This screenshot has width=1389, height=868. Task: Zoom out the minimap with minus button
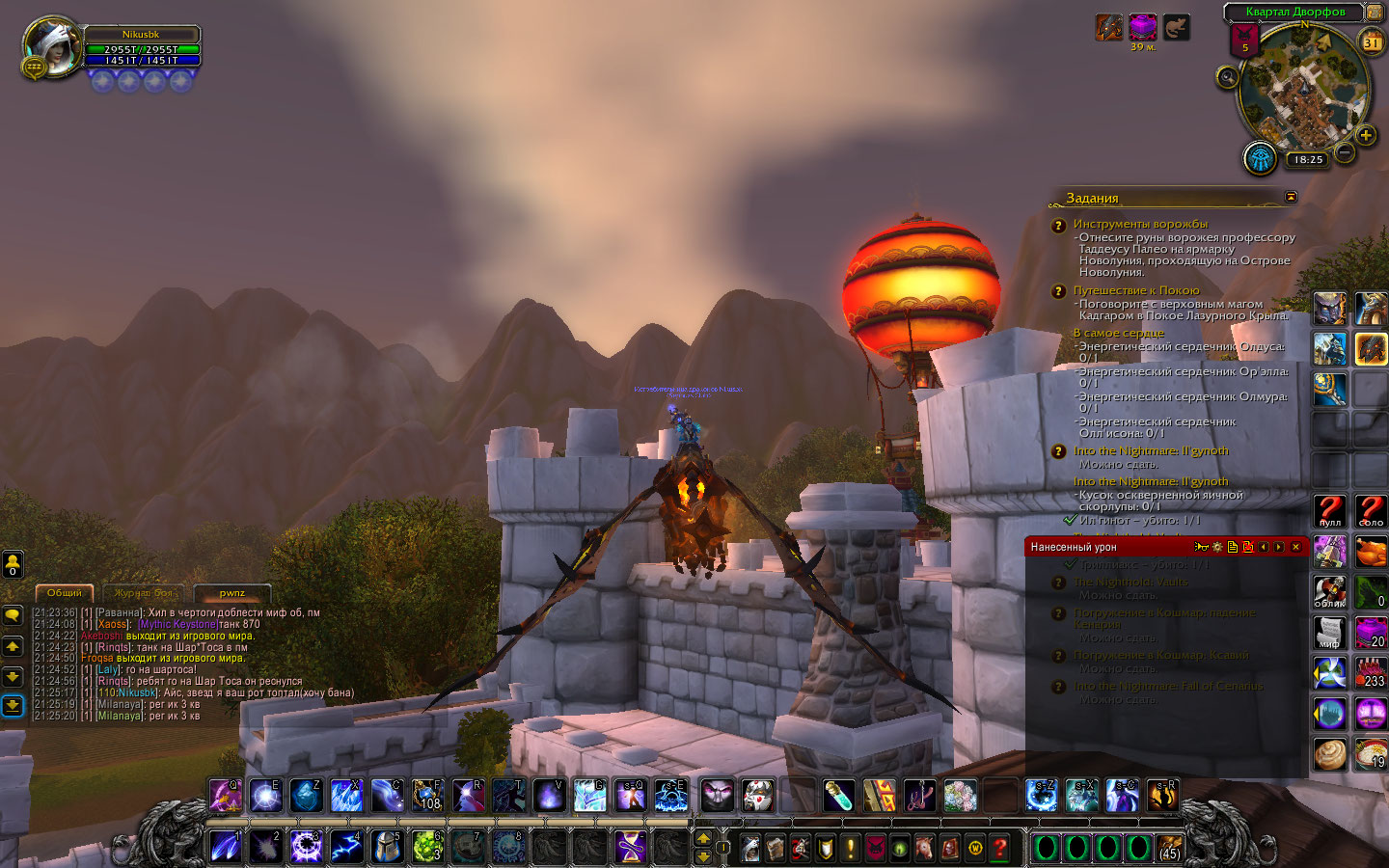tap(1344, 152)
